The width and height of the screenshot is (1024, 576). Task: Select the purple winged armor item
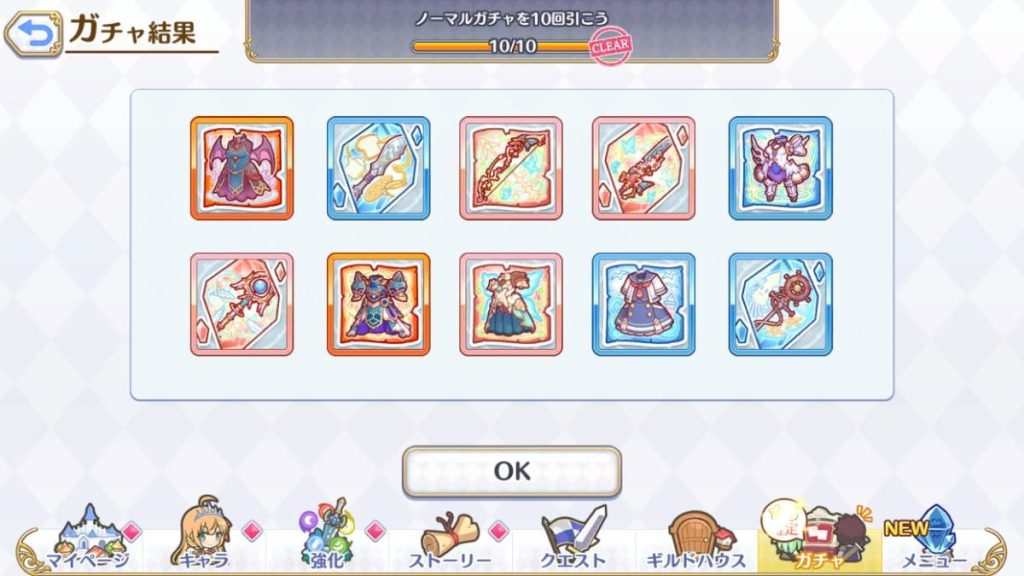click(780, 168)
